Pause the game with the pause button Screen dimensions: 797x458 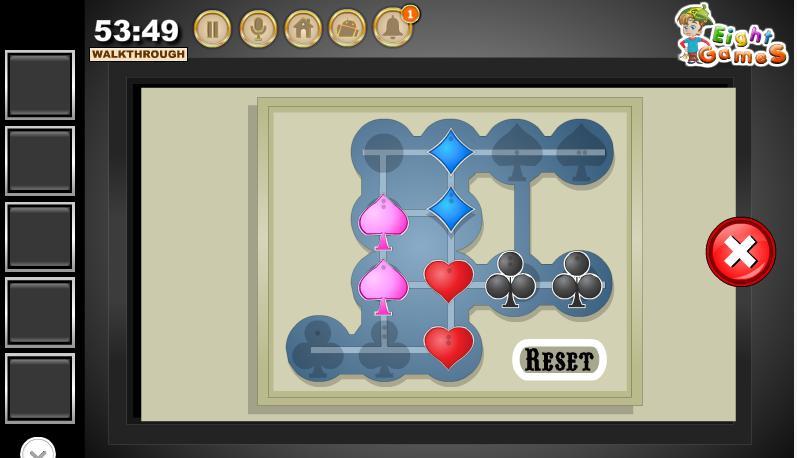[x=212, y=28]
